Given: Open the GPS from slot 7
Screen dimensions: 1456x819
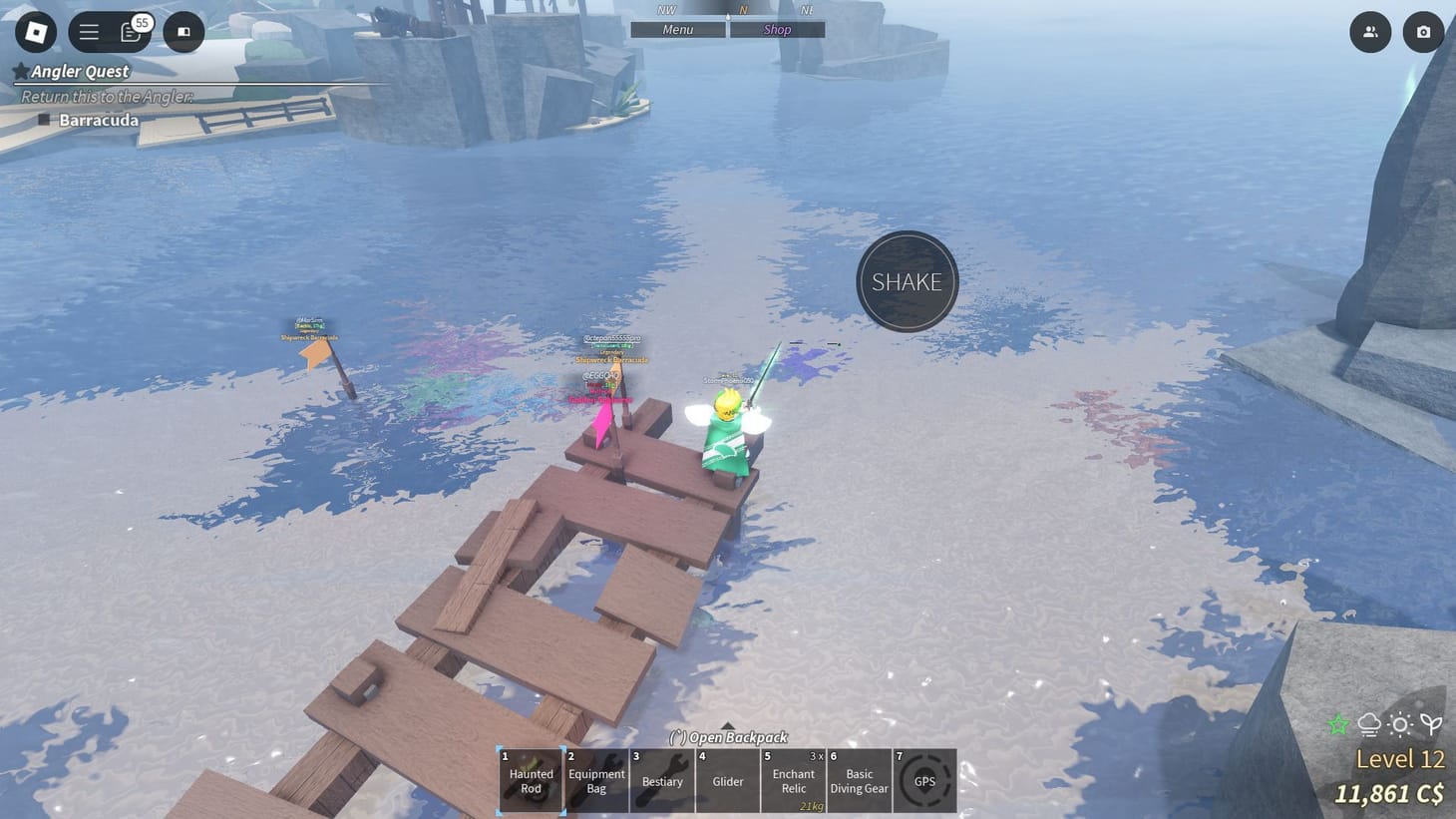Looking at the screenshot, I should 923,780.
